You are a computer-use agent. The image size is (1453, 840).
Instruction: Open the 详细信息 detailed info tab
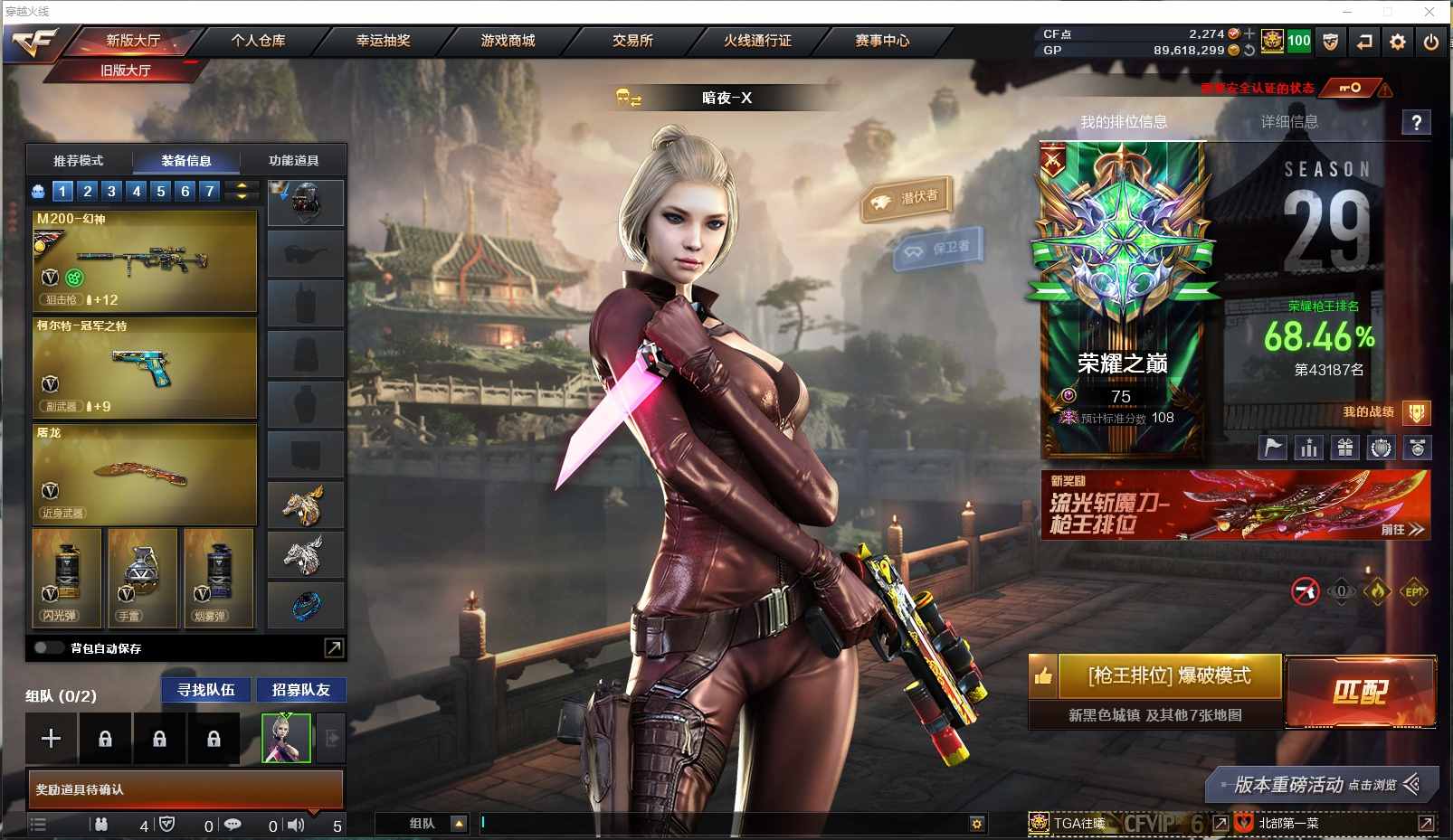[x=1289, y=122]
